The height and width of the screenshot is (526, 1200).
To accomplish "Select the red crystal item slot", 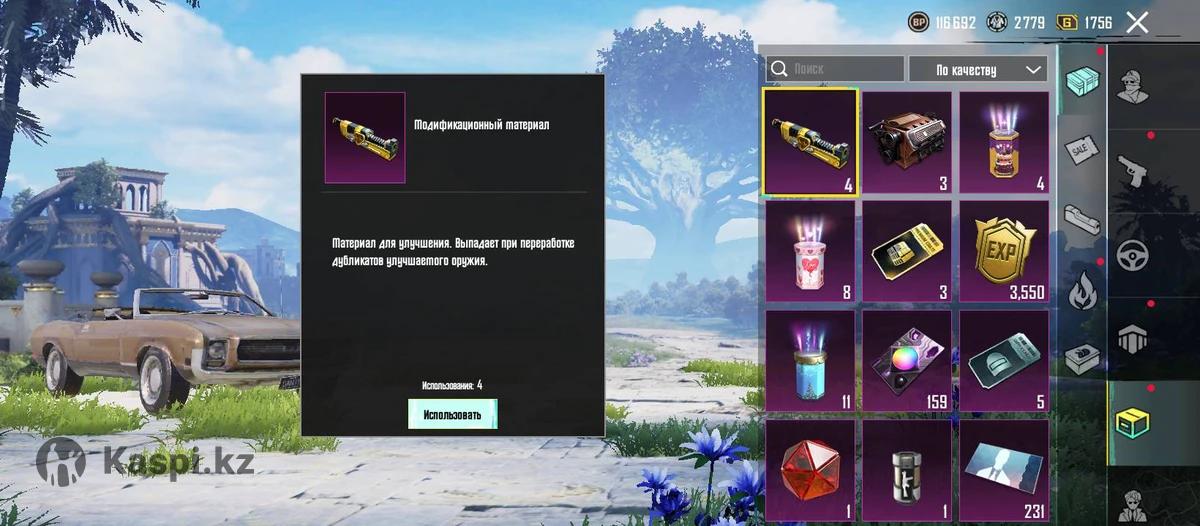I will (x=810, y=470).
